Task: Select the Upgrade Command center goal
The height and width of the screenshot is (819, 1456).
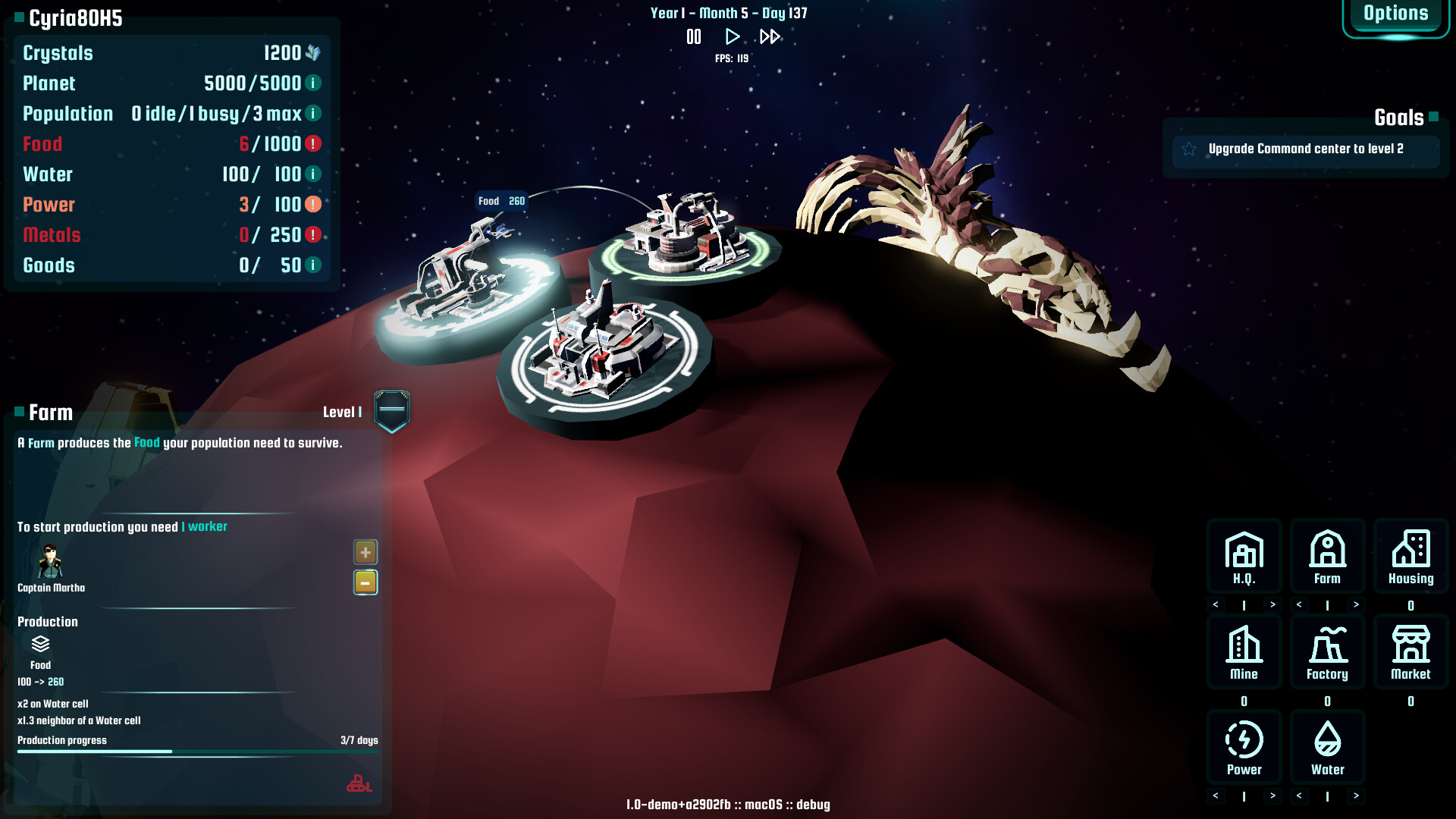Action: pos(1305,149)
